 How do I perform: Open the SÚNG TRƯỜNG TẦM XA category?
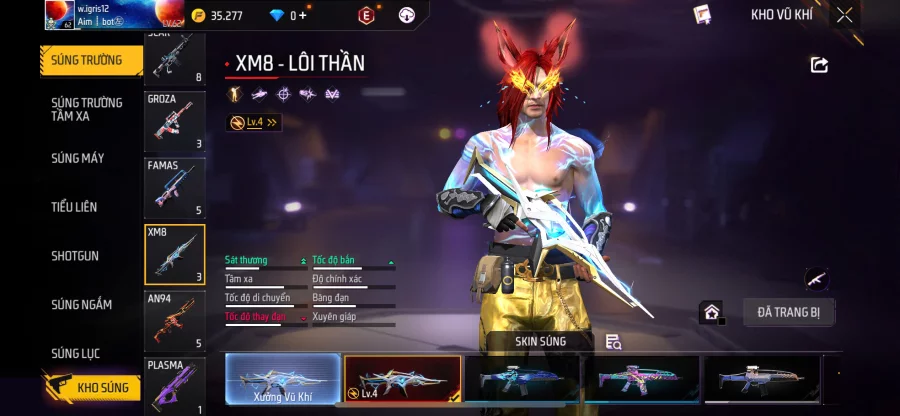click(x=87, y=109)
